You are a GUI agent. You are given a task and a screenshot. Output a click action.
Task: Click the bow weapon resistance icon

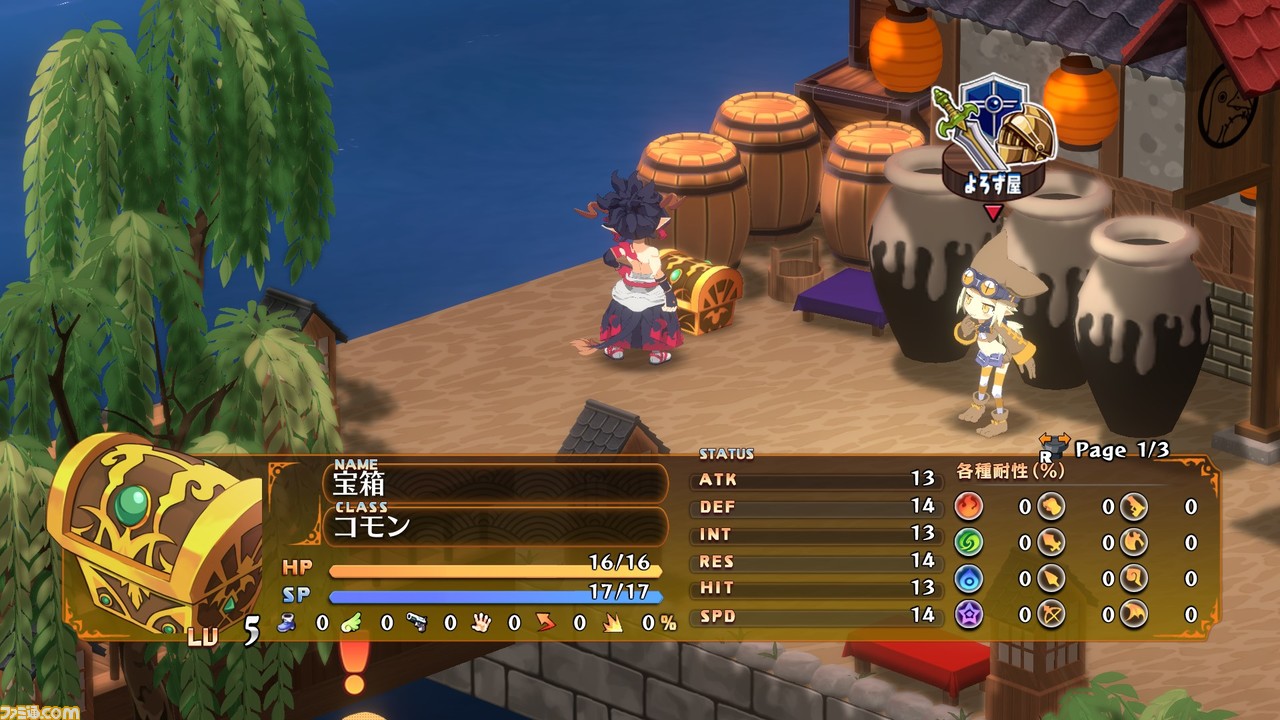(1050, 614)
